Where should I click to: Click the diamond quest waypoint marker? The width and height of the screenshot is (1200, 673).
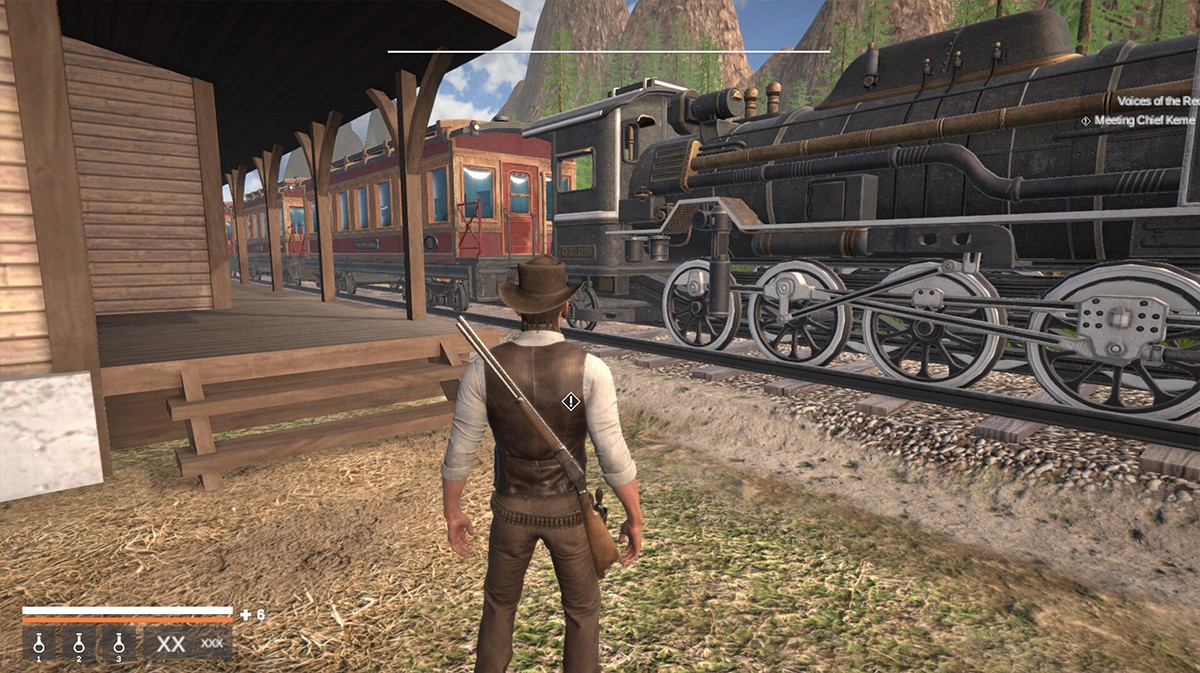(x=570, y=401)
